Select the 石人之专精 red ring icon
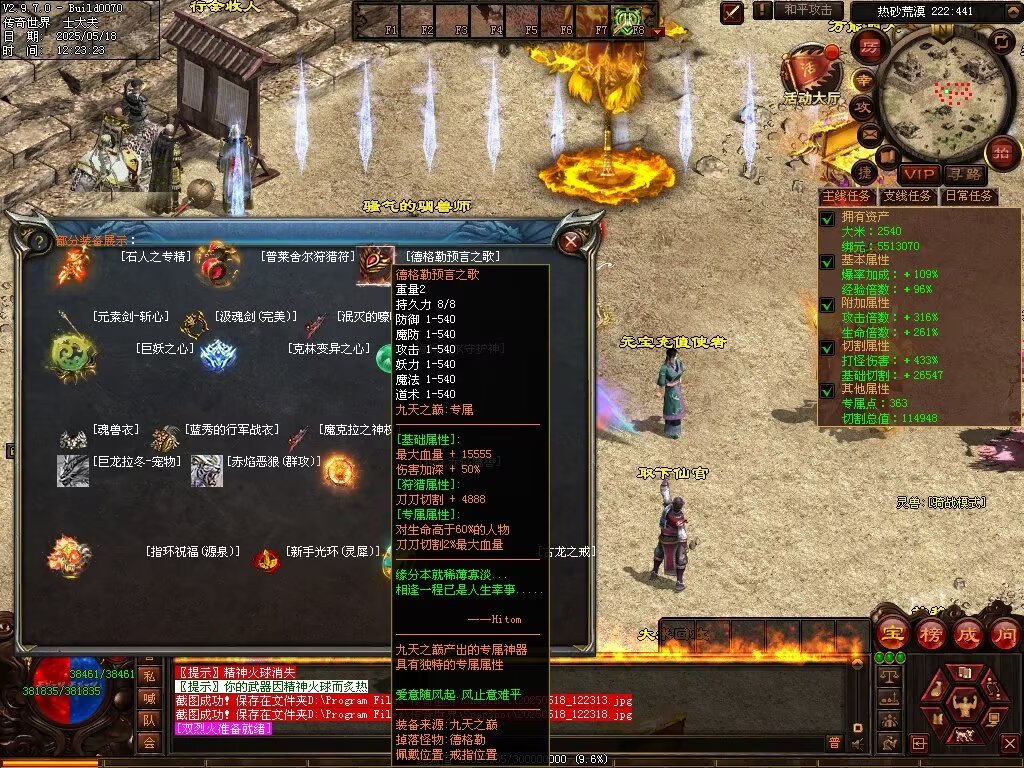The height and width of the screenshot is (768, 1024). [216, 263]
